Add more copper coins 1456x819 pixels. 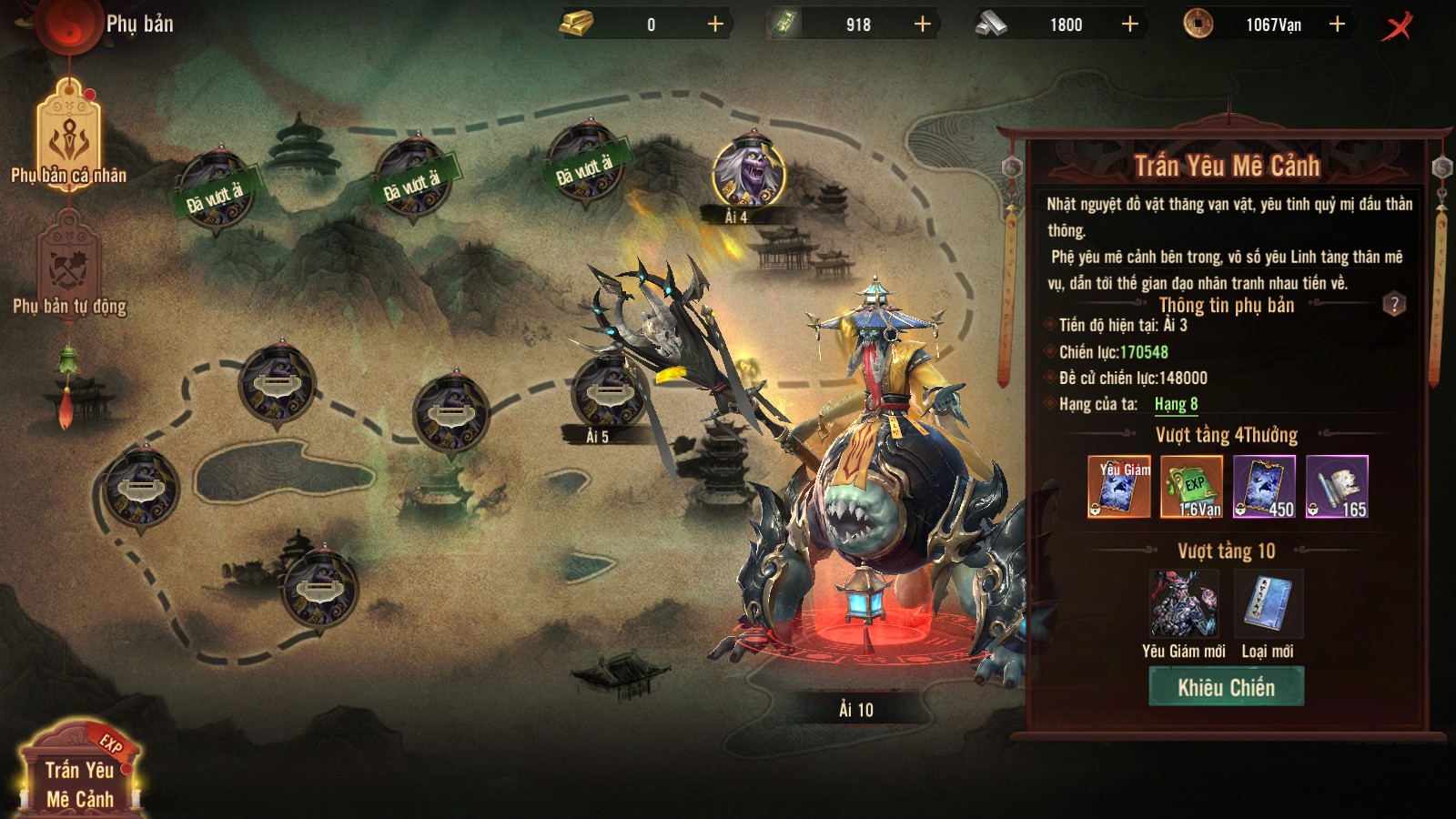[1337, 25]
